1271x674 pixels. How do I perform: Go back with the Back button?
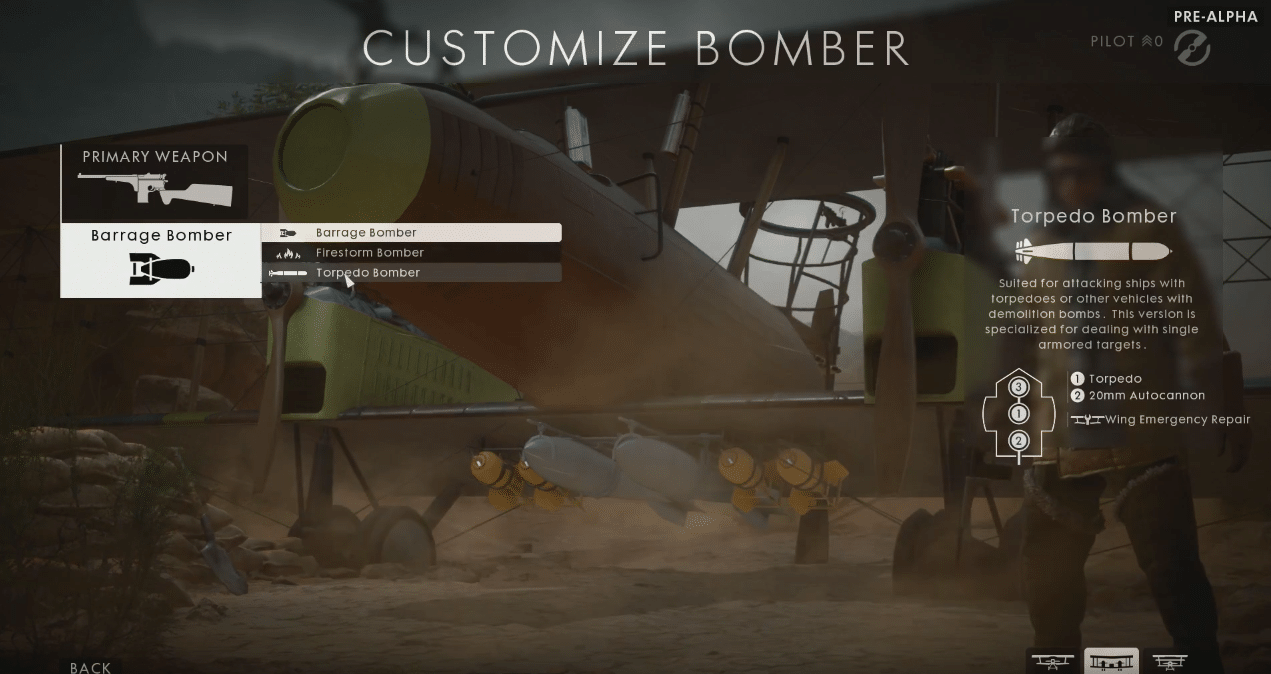pyautogui.click(x=90, y=667)
